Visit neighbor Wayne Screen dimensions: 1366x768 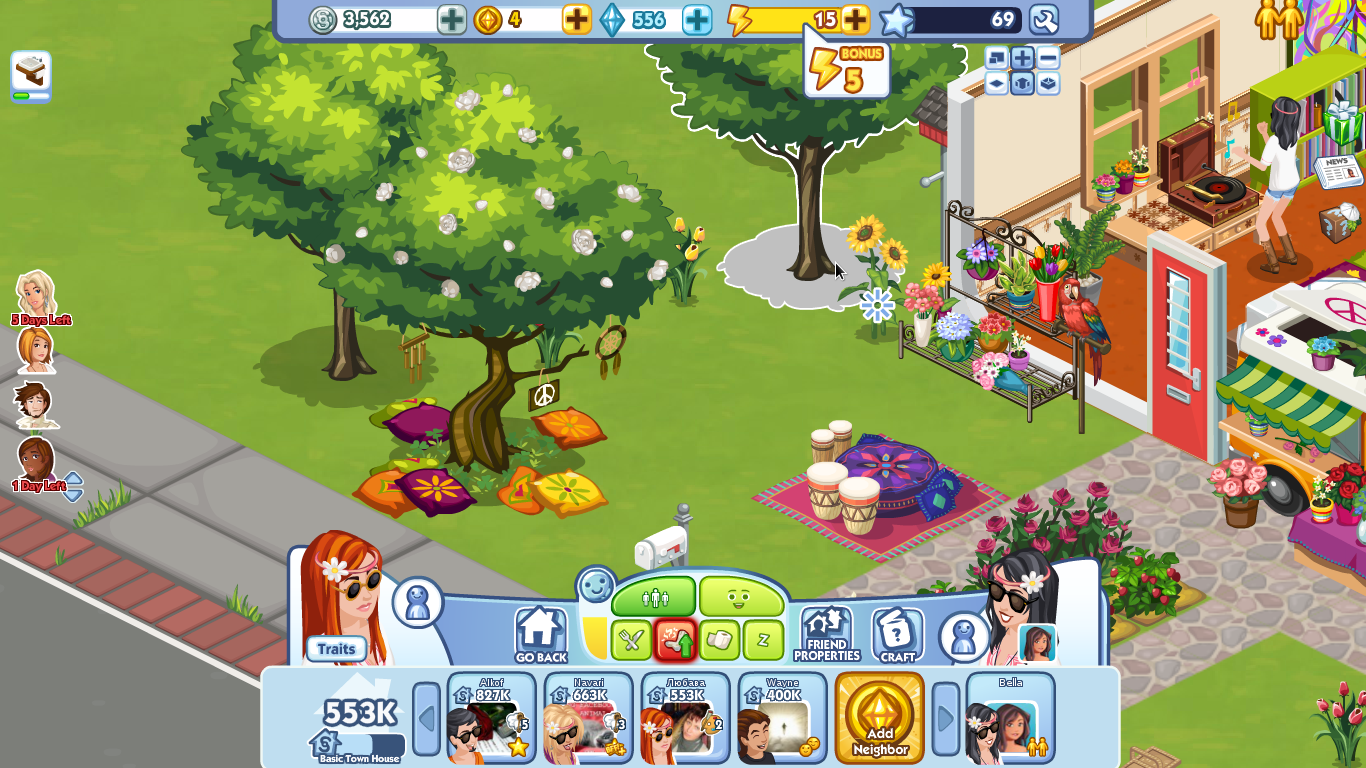(x=782, y=719)
